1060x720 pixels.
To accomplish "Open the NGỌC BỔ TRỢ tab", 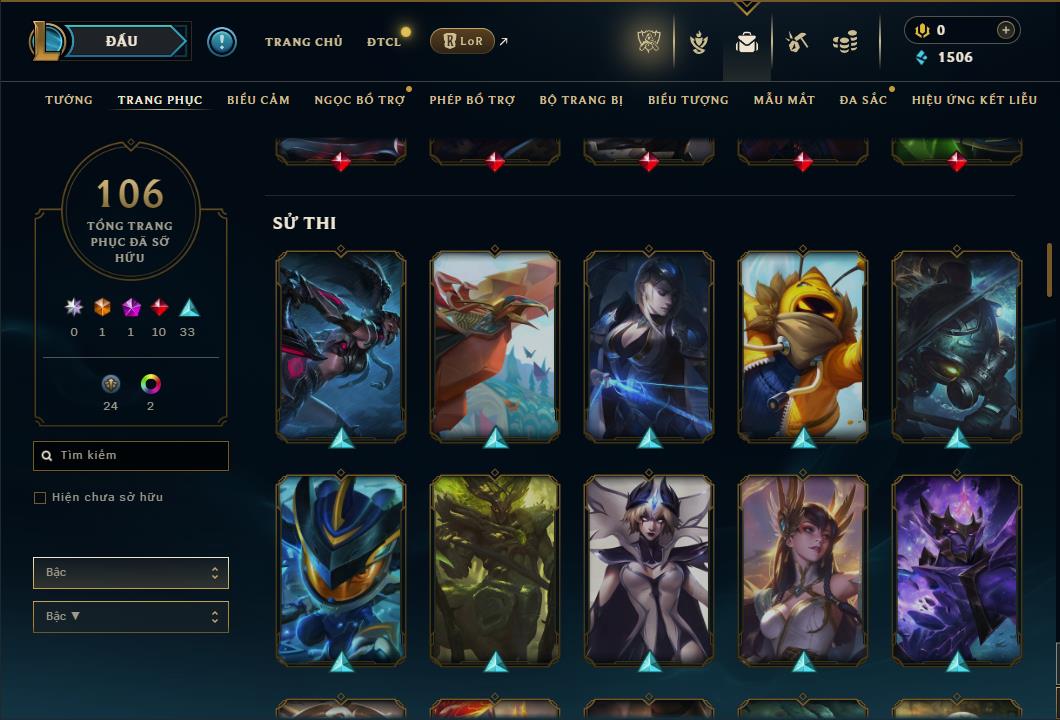I will pyautogui.click(x=359, y=100).
